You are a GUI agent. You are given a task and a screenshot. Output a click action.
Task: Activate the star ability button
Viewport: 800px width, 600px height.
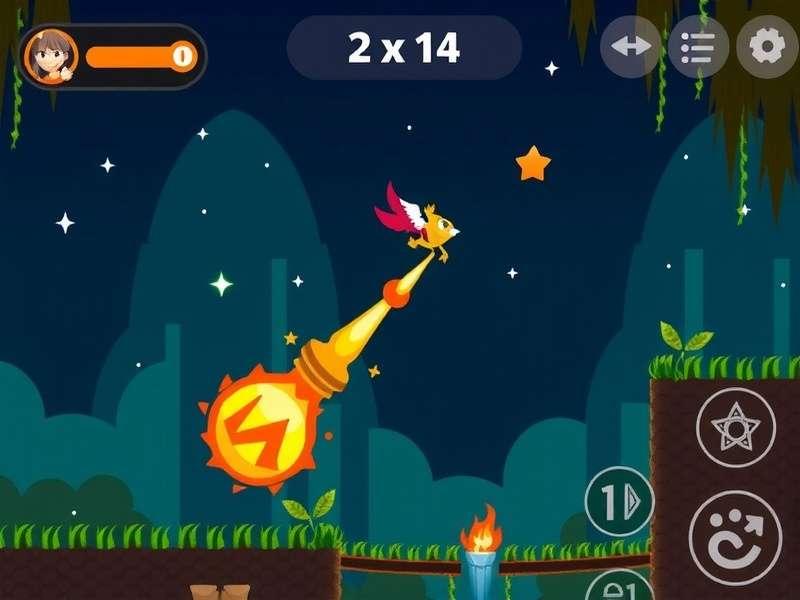736,428
